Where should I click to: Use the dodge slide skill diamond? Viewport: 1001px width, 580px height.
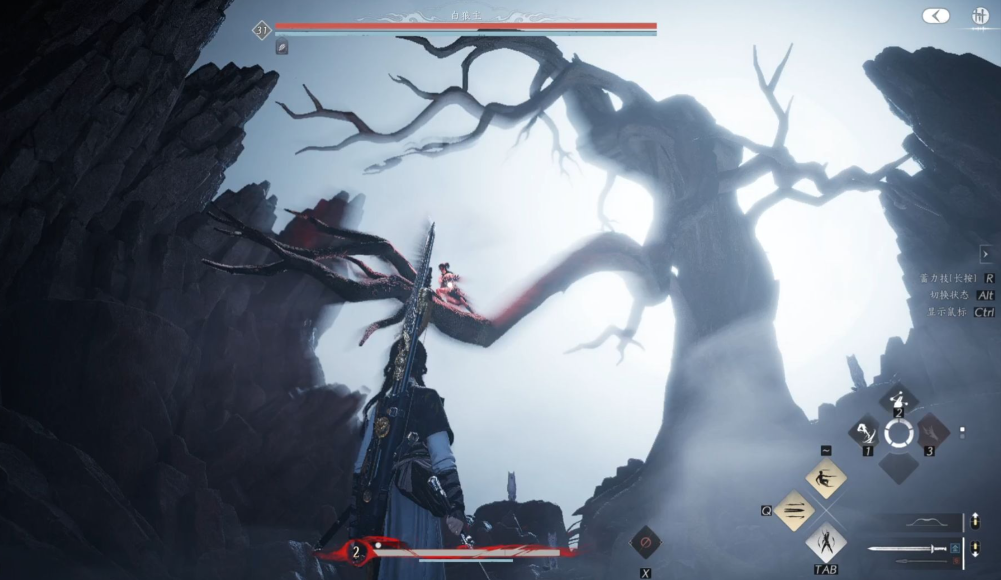tap(826, 477)
